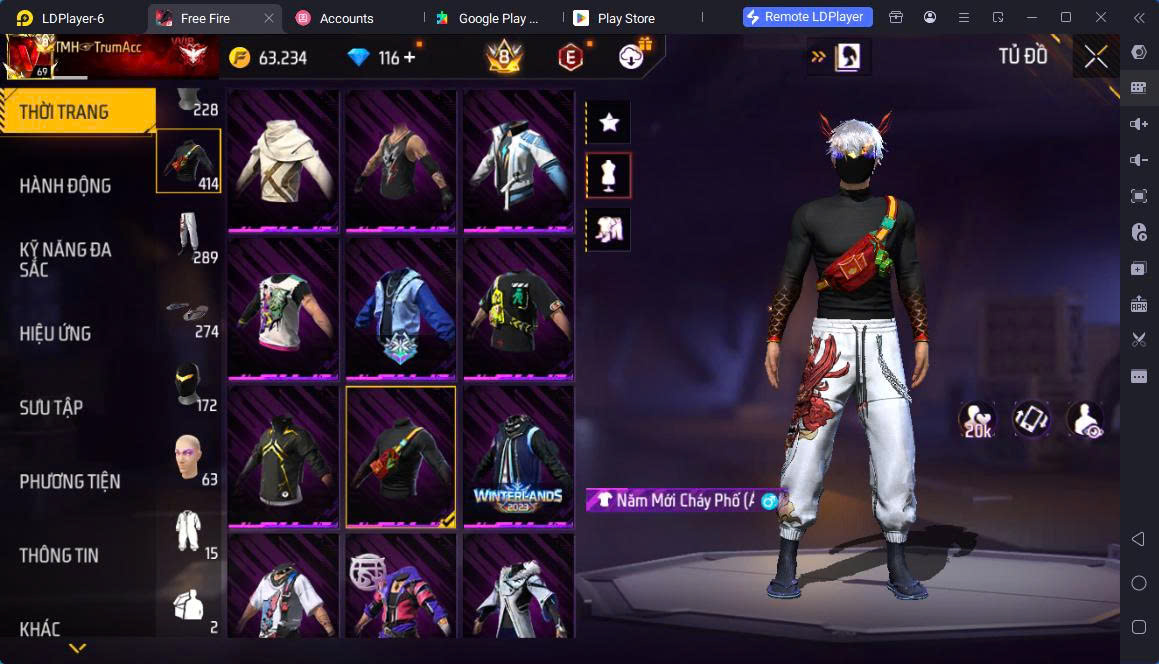Open the THỜI TRANG category
The height and width of the screenshot is (664, 1159).
tap(77, 111)
